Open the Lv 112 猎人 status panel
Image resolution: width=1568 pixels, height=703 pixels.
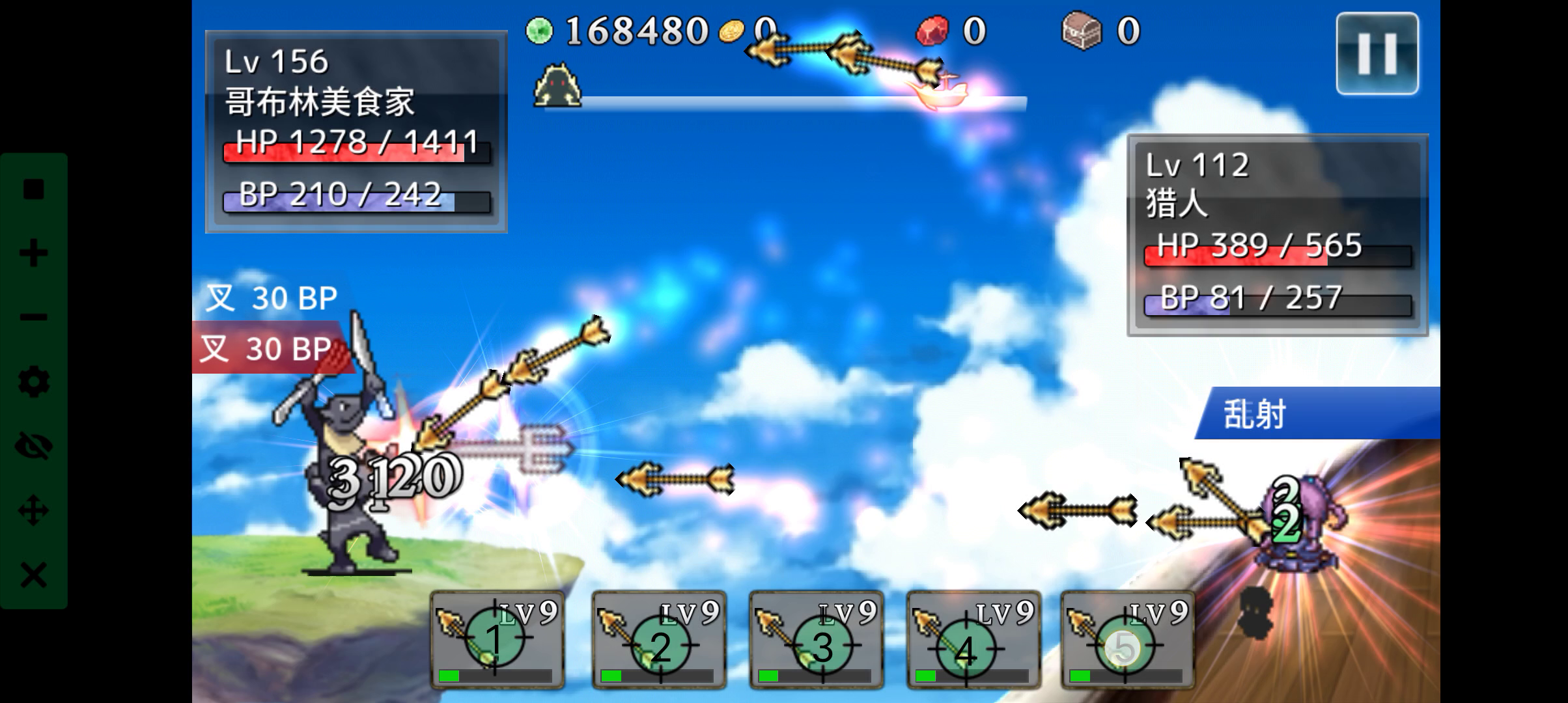click(1273, 234)
